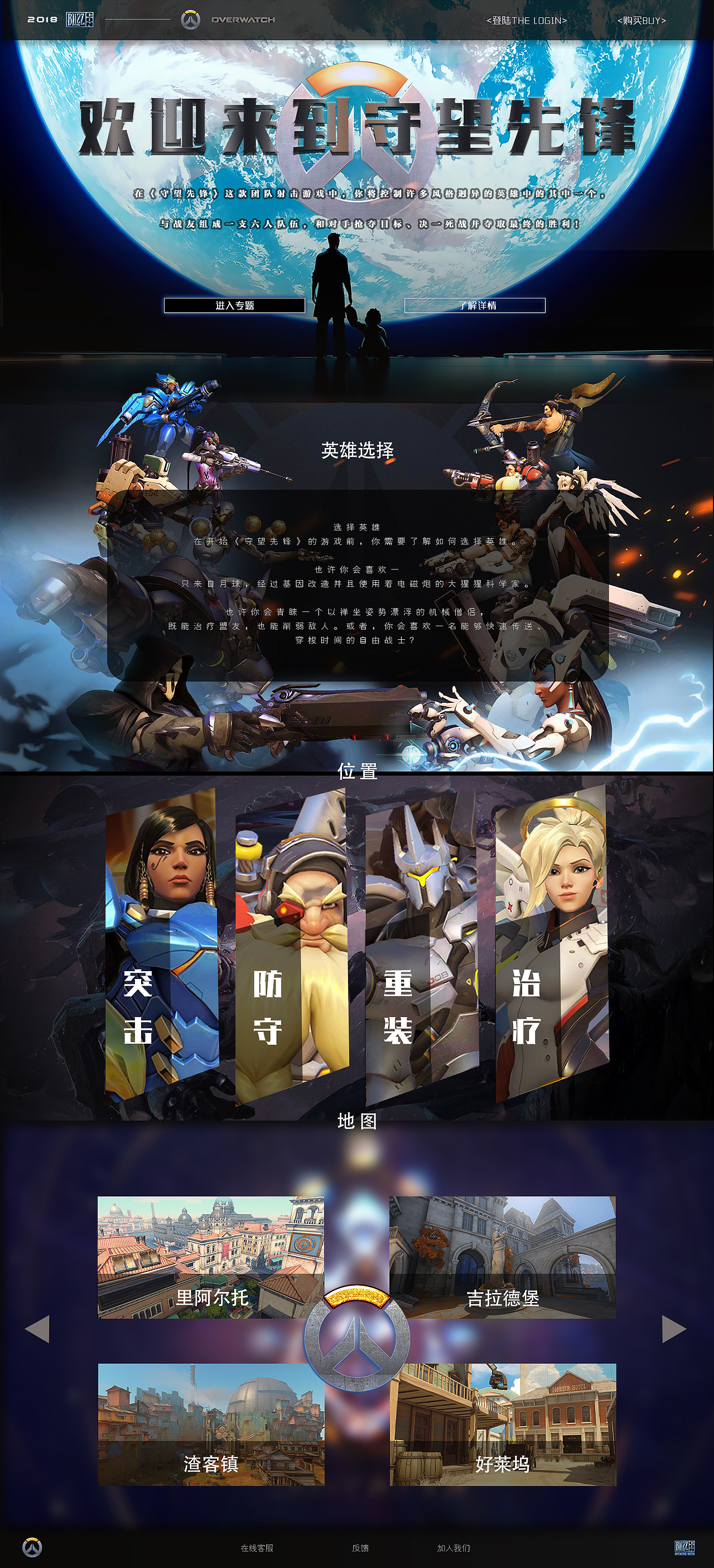Open the 登陆THE LOGIN nav item
This screenshot has height=1568, width=714.
pyautogui.click(x=527, y=20)
